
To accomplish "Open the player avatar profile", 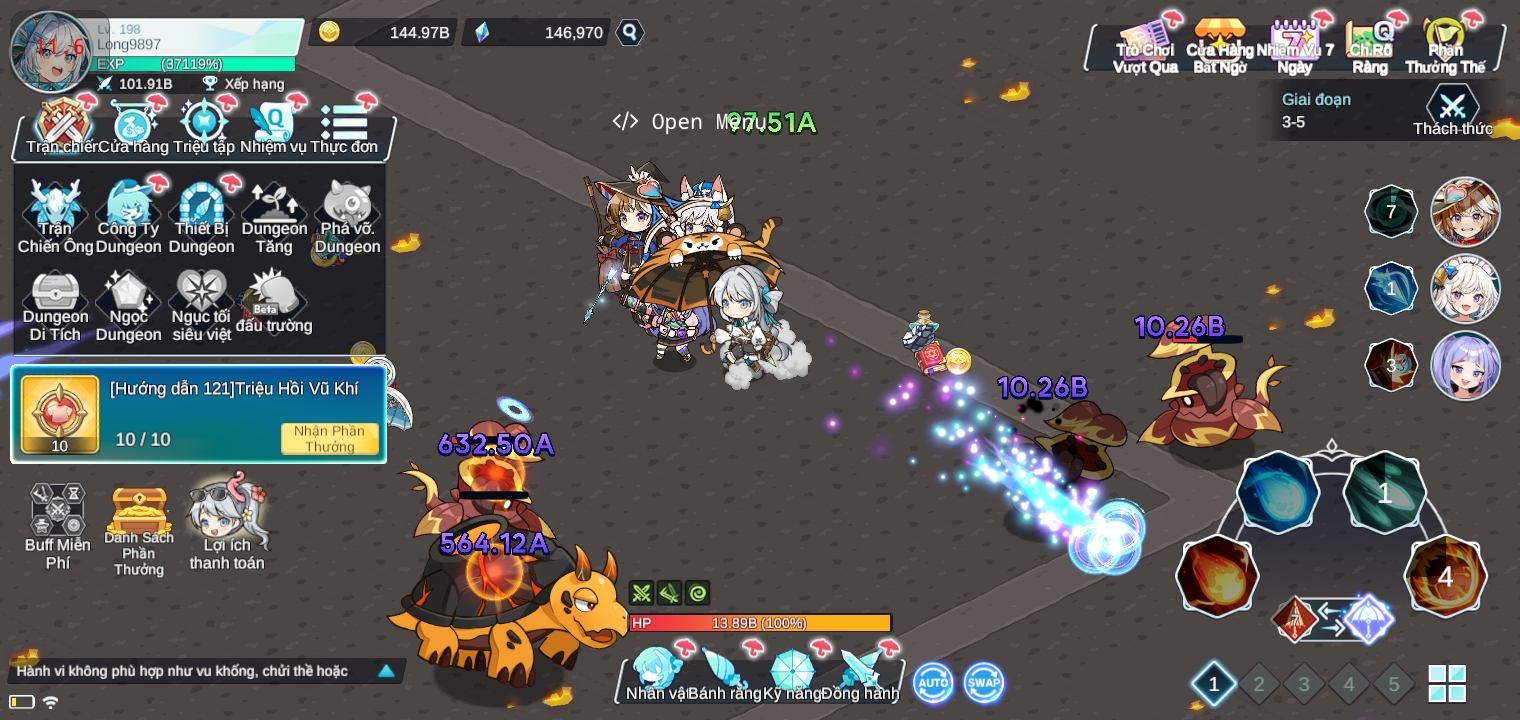I will (x=52, y=52).
